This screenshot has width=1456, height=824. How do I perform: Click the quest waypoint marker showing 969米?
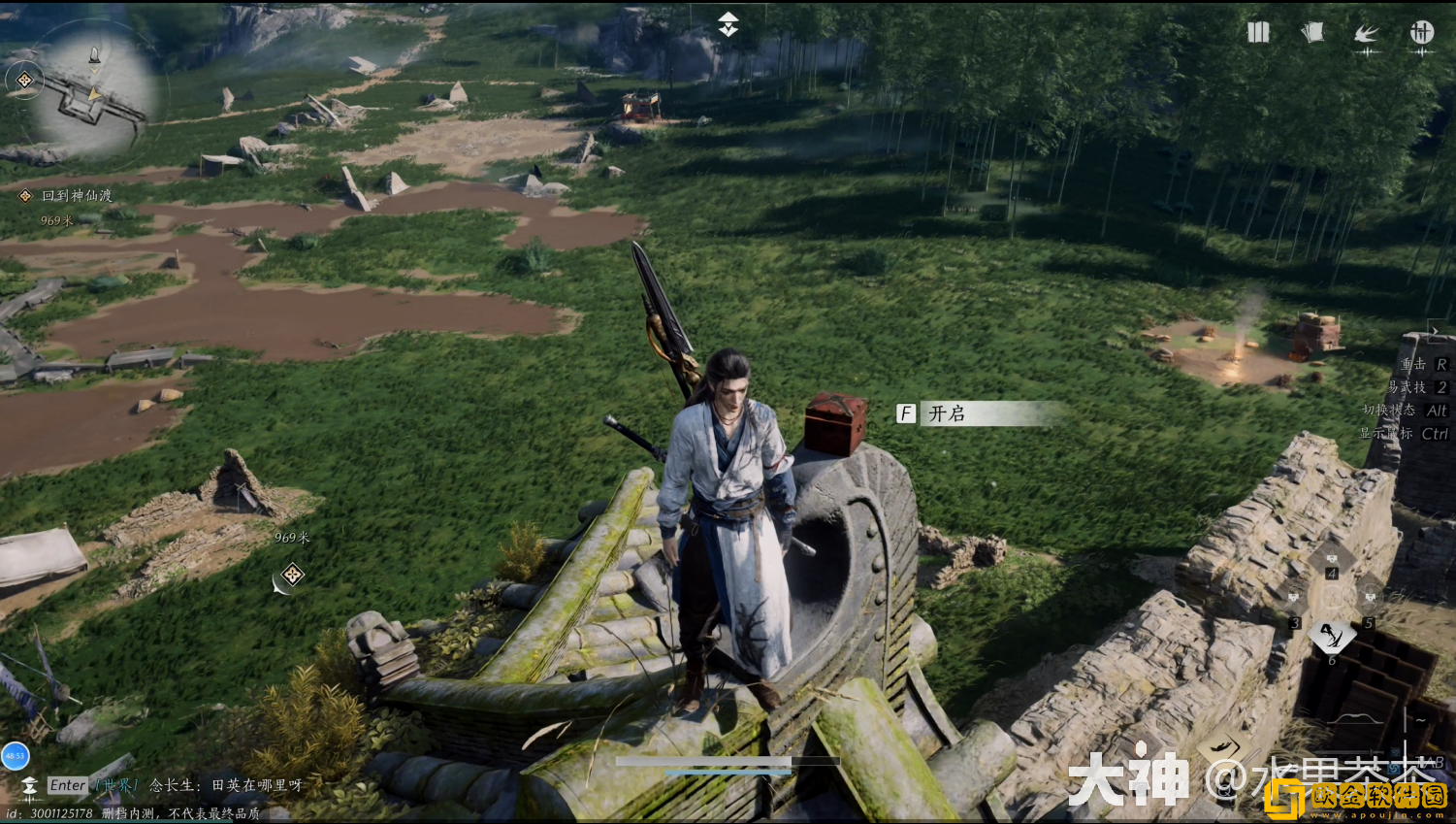(x=292, y=575)
